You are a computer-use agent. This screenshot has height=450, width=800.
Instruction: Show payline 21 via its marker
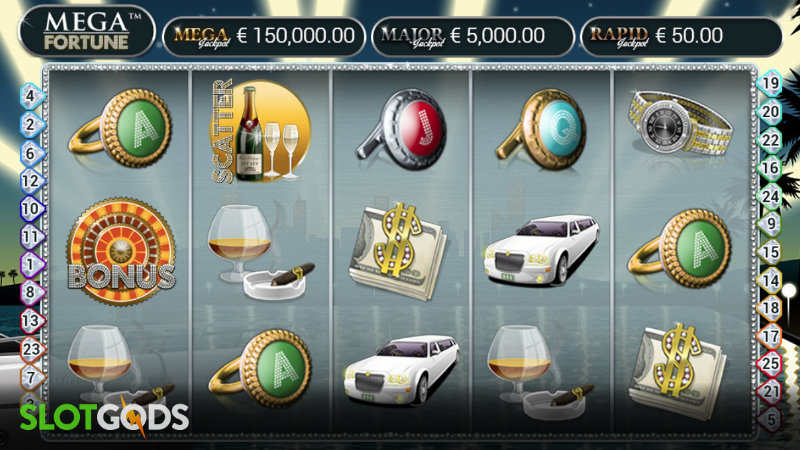pos(771,391)
